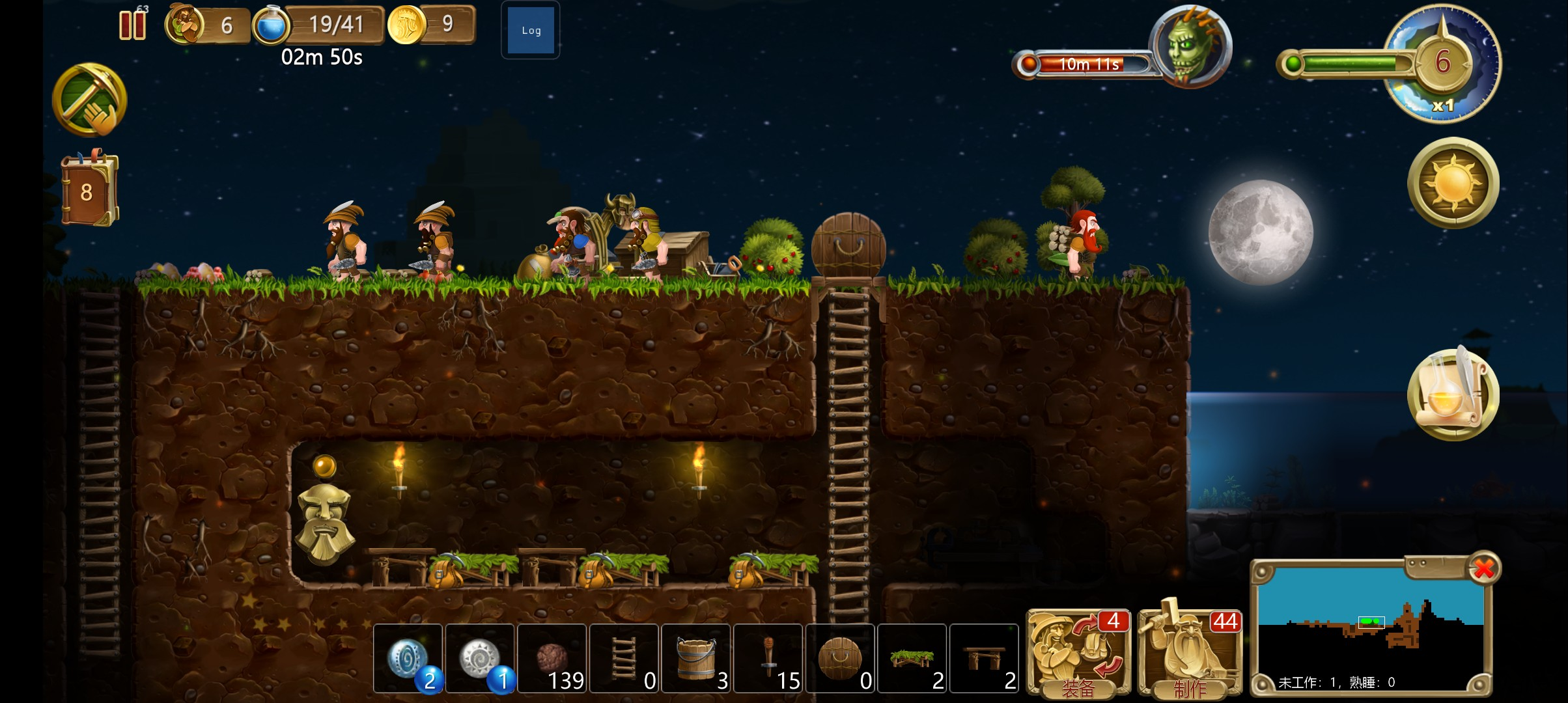Select the ladder item slot
This screenshot has width=1568, height=703.
(x=624, y=658)
